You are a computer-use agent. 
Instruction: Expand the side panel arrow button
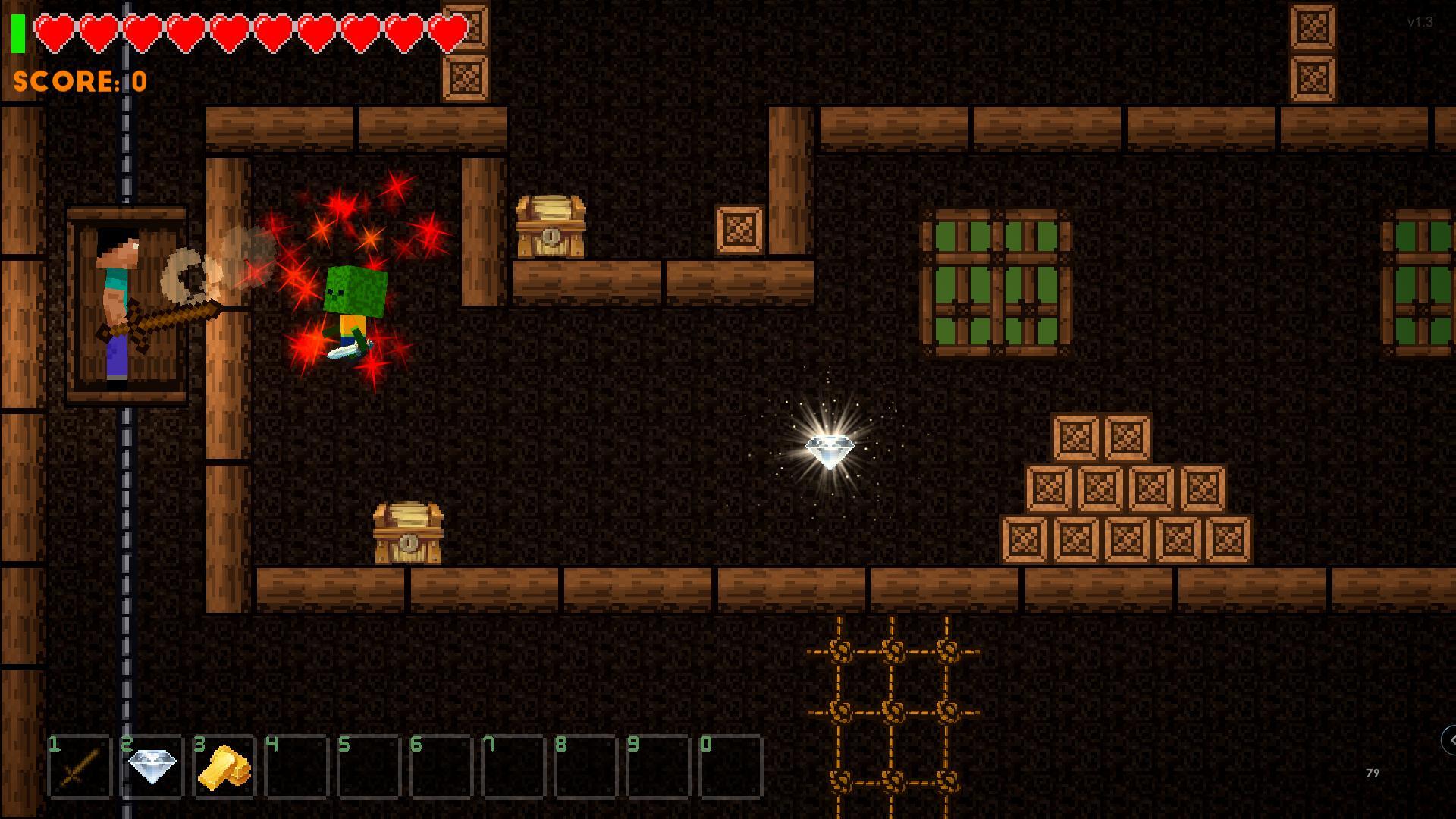[x=1449, y=739]
